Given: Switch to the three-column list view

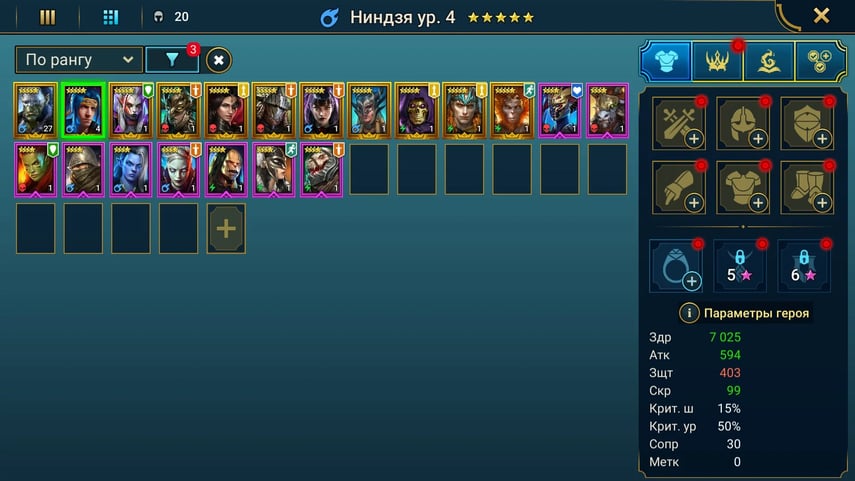Looking at the screenshot, I should click(47, 17).
